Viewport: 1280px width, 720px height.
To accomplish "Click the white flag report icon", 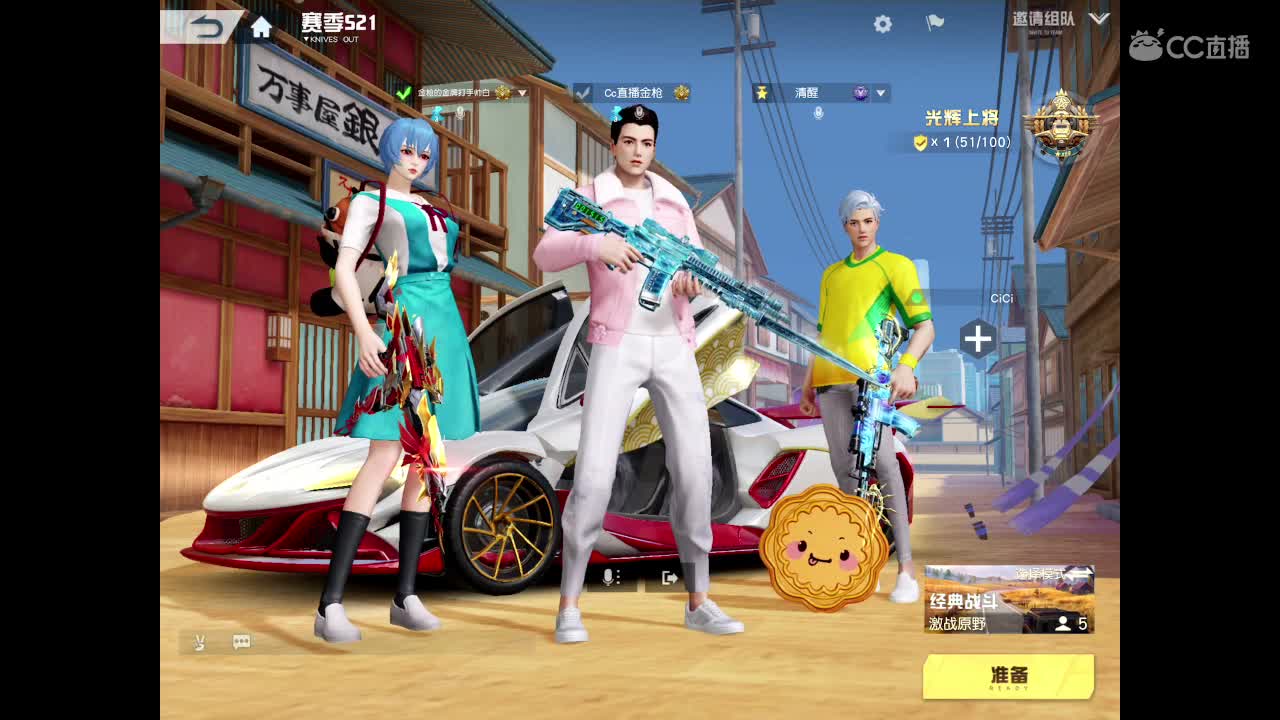I will pos(936,21).
